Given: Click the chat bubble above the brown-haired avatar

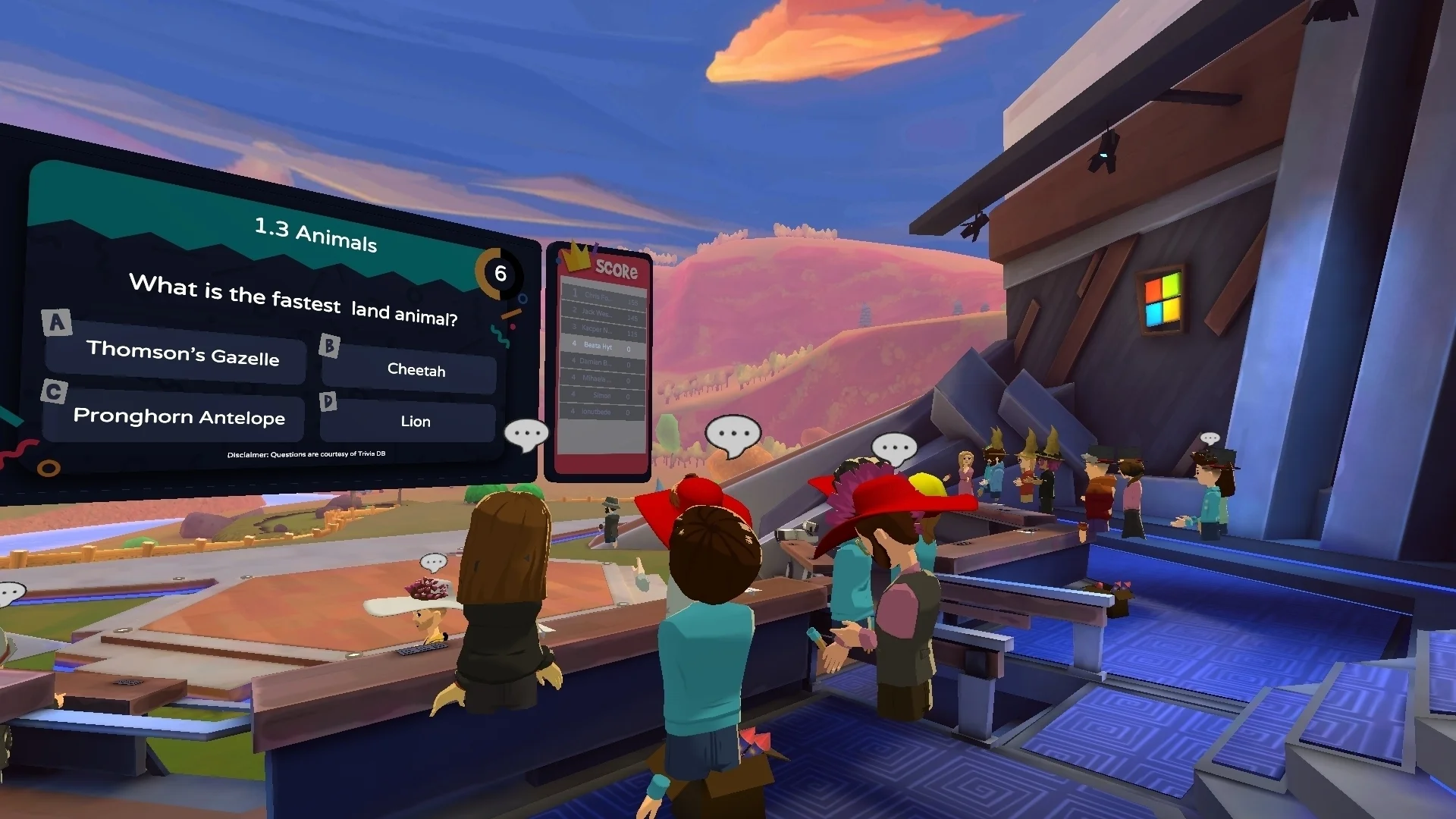Looking at the screenshot, I should pyautogui.click(x=433, y=562).
